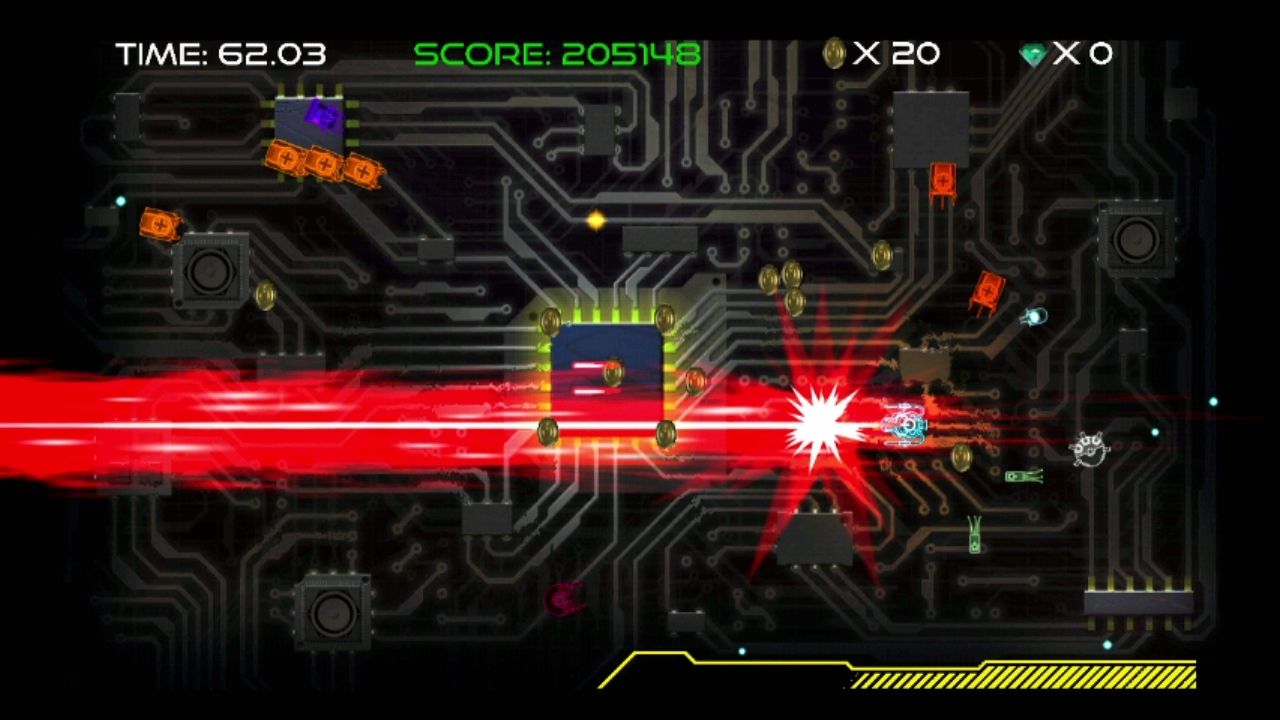The height and width of the screenshot is (720, 1280).
Task: Click the capacitor component in the top-right corner
Action: [1135, 240]
